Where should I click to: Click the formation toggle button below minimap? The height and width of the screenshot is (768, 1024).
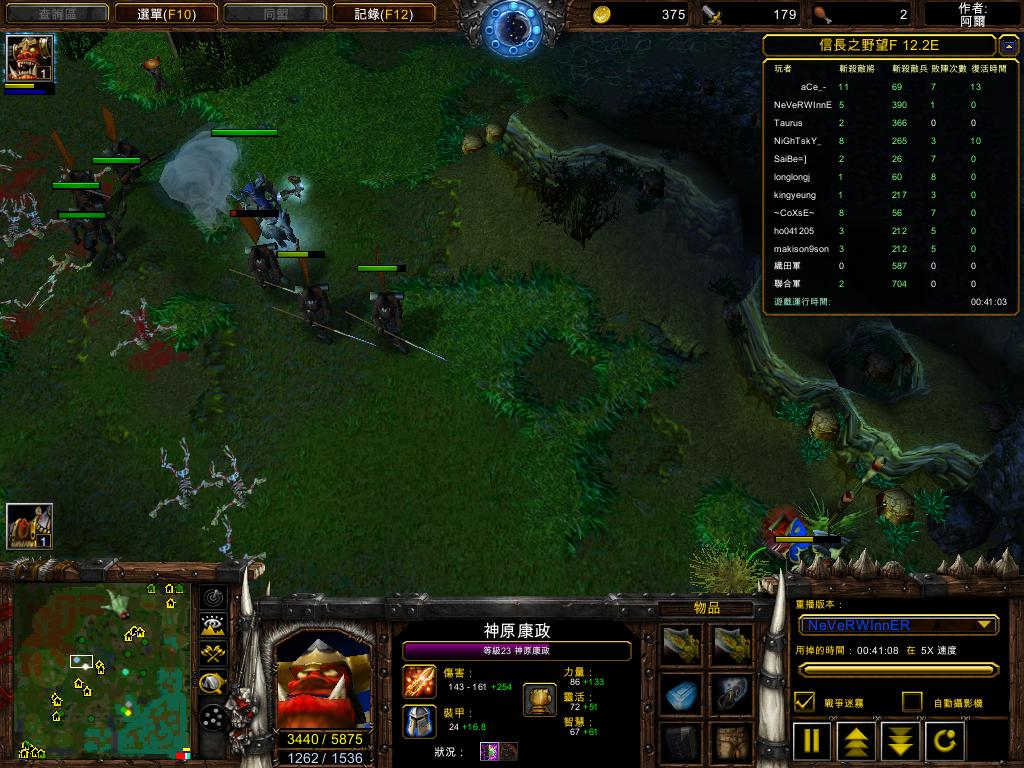pyautogui.click(x=212, y=716)
